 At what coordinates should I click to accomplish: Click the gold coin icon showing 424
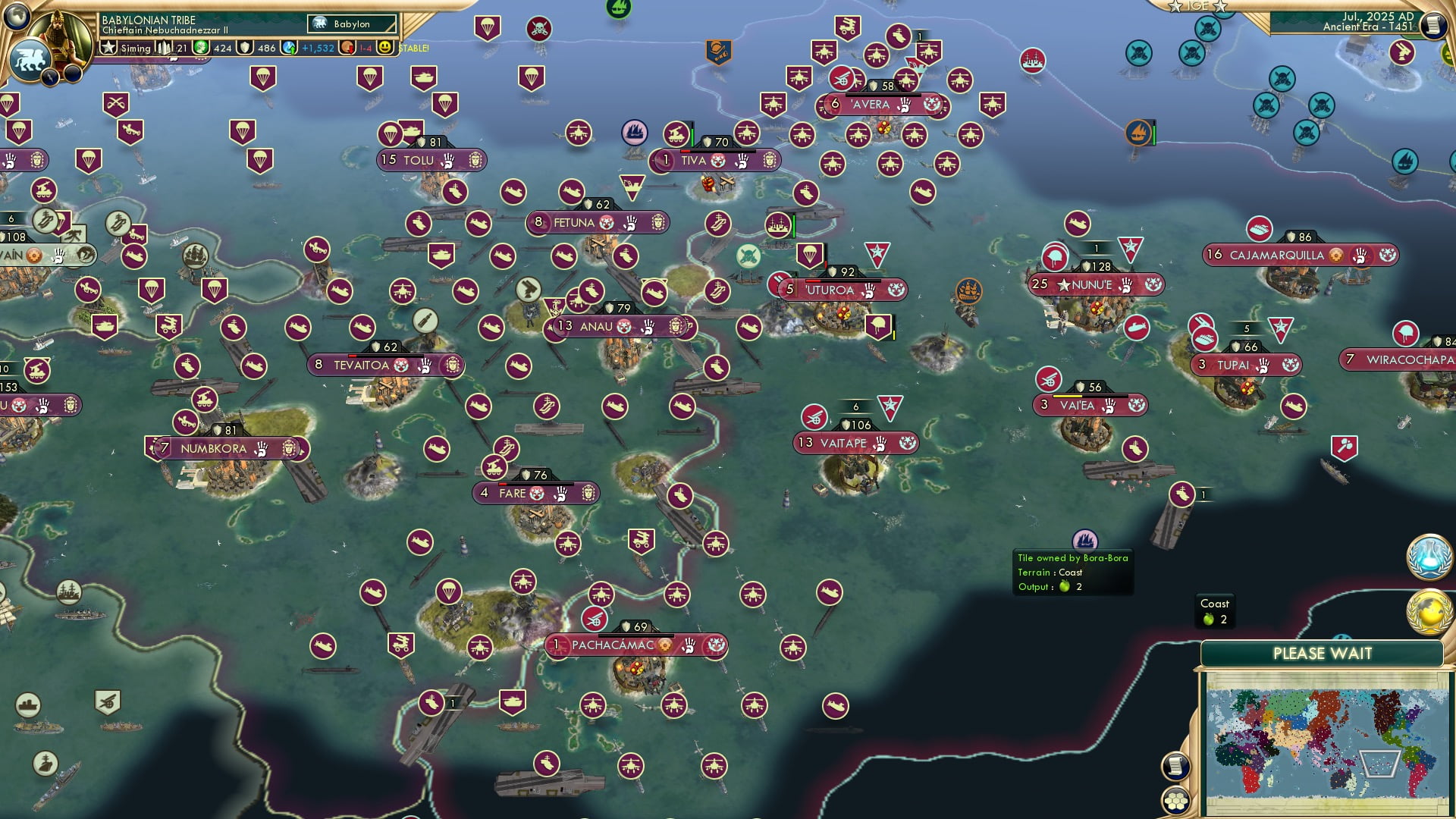click(x=199, y=48)
